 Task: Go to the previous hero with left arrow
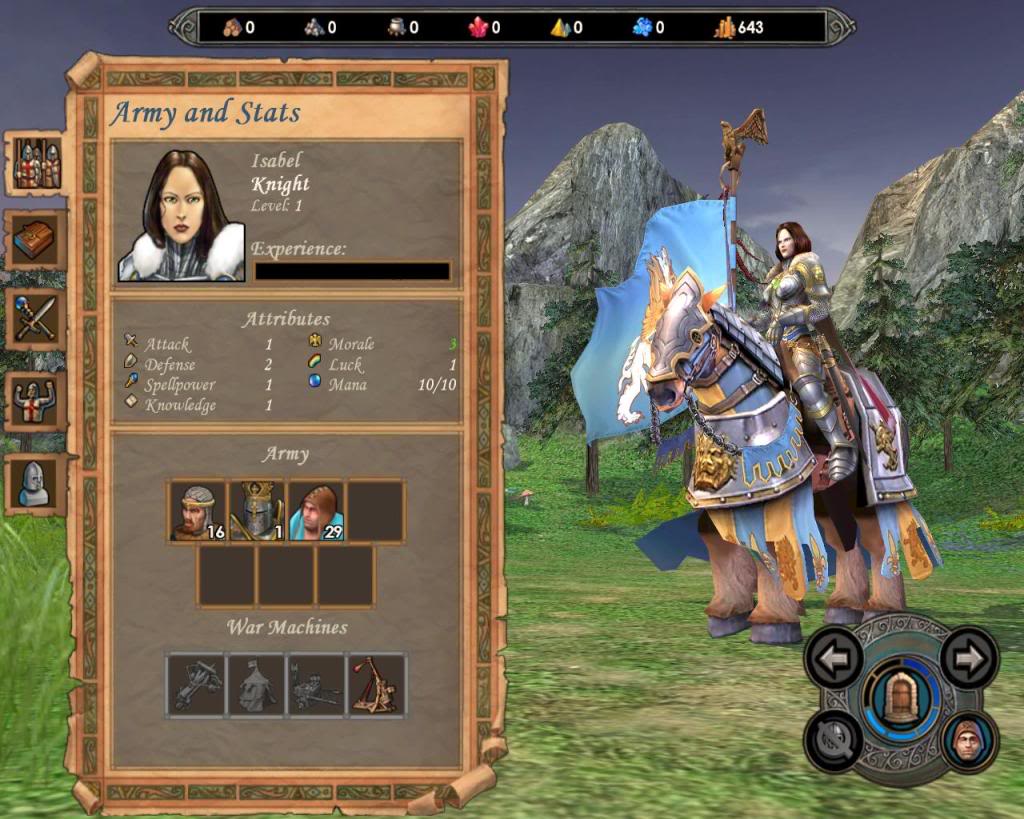pyautogui.click(x=834, y=657)
